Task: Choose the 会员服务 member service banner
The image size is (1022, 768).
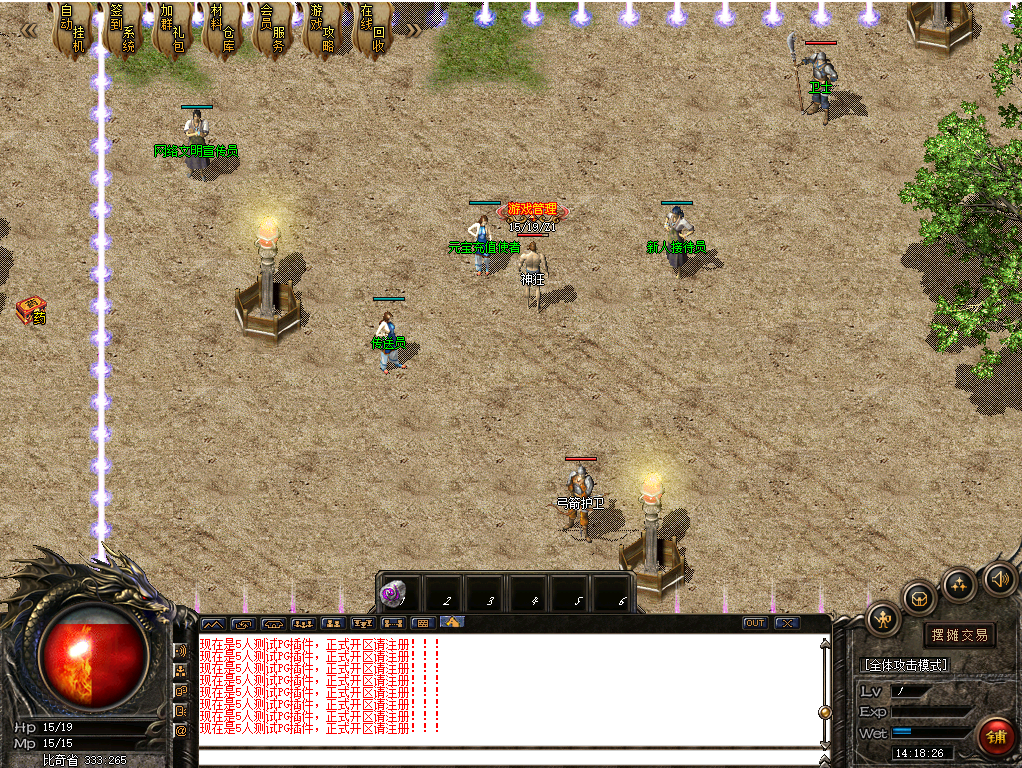Action: coord(271,30)
